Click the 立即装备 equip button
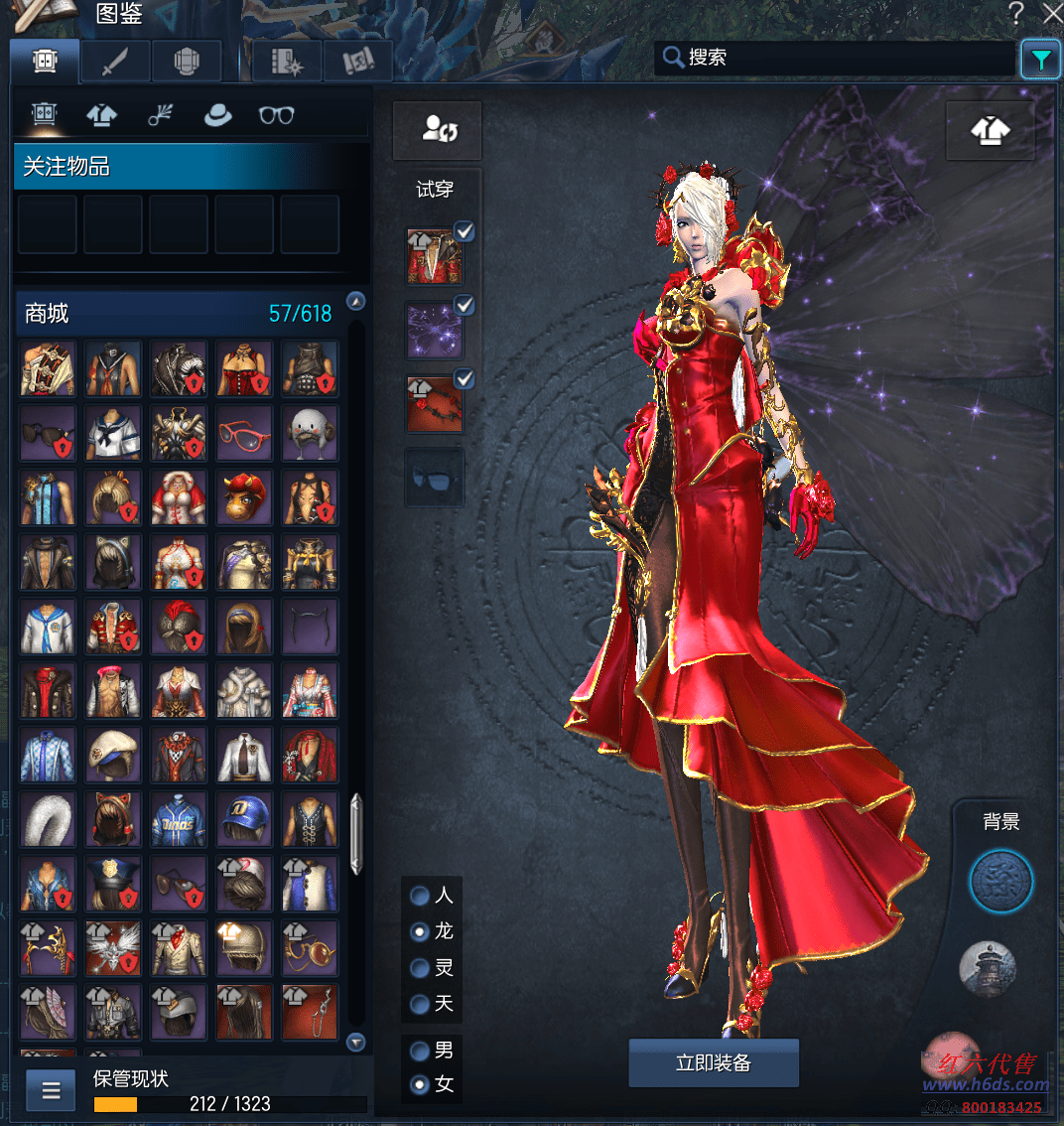The width and height of the screenshot is (1064, 1126). point(714,1063)
